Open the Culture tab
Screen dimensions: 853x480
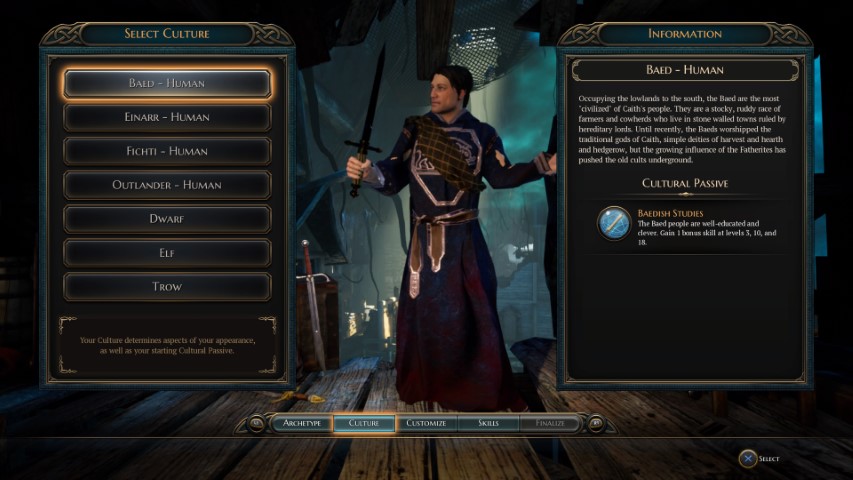(363, 423)
